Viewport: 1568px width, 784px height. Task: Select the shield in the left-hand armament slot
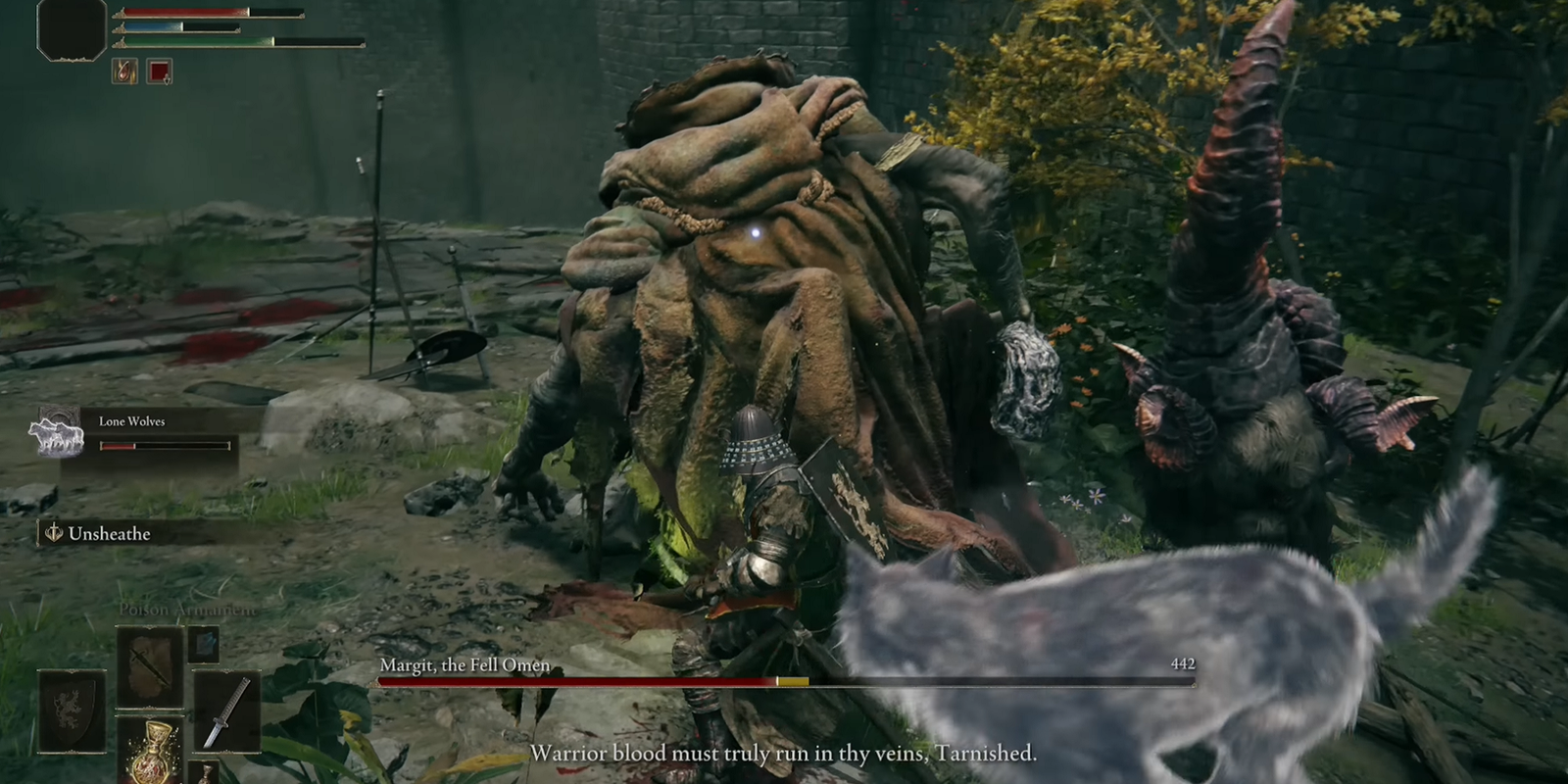(x=71, y=711)
